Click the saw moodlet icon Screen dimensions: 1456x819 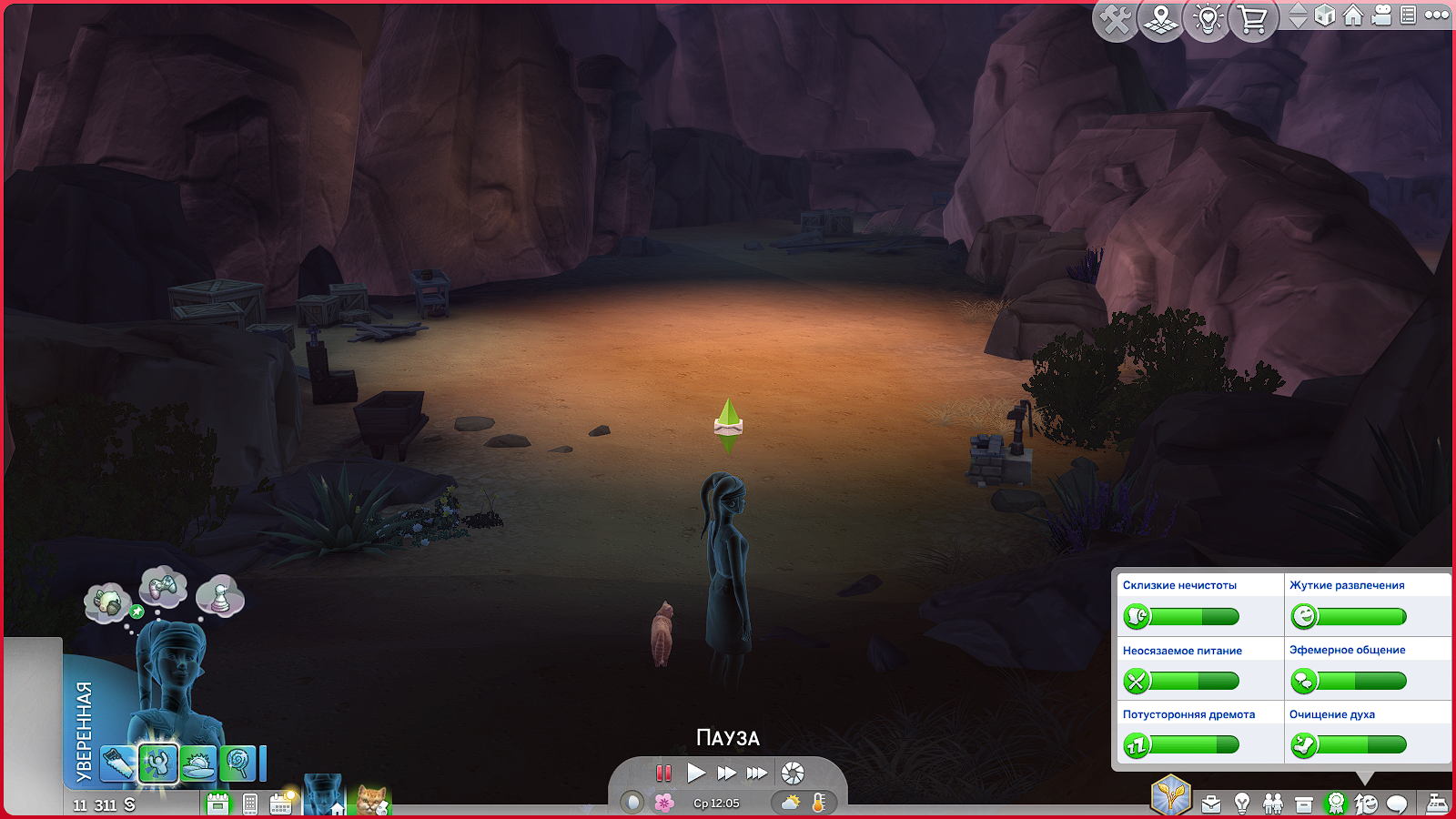point(116,763)
